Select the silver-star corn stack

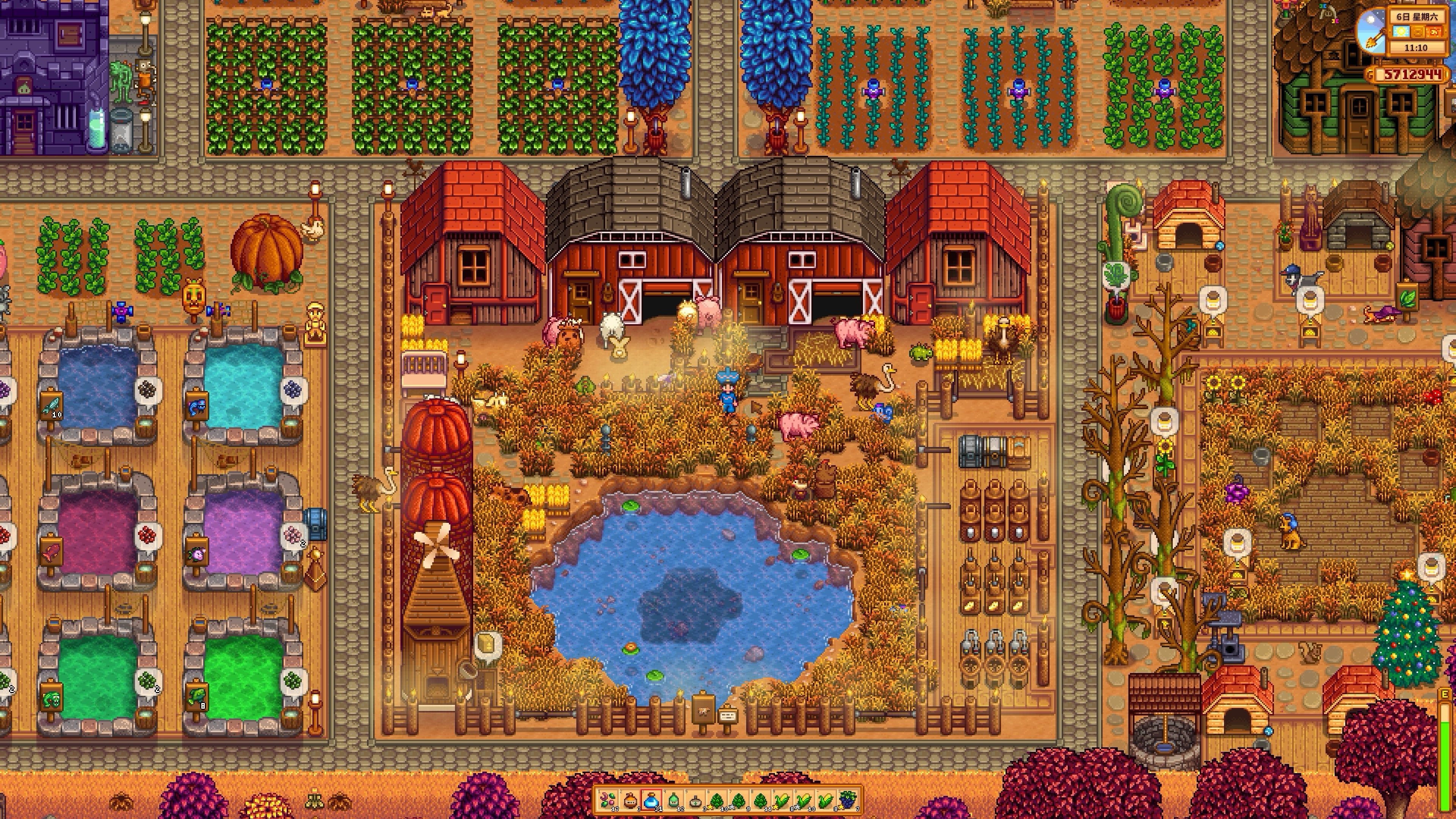(x=804, y=801)
